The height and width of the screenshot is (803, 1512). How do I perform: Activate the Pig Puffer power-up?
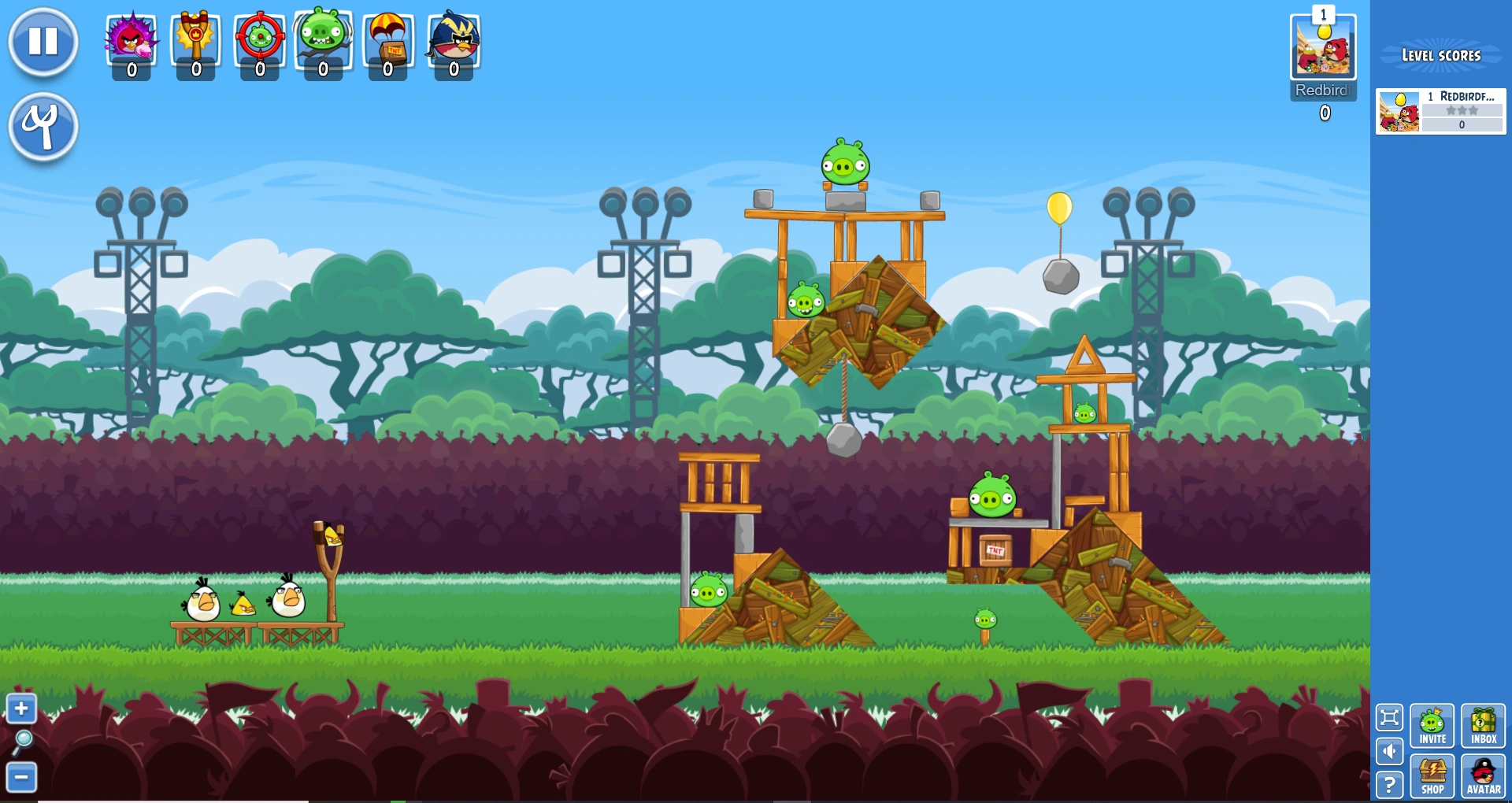[x=323, y=41]
